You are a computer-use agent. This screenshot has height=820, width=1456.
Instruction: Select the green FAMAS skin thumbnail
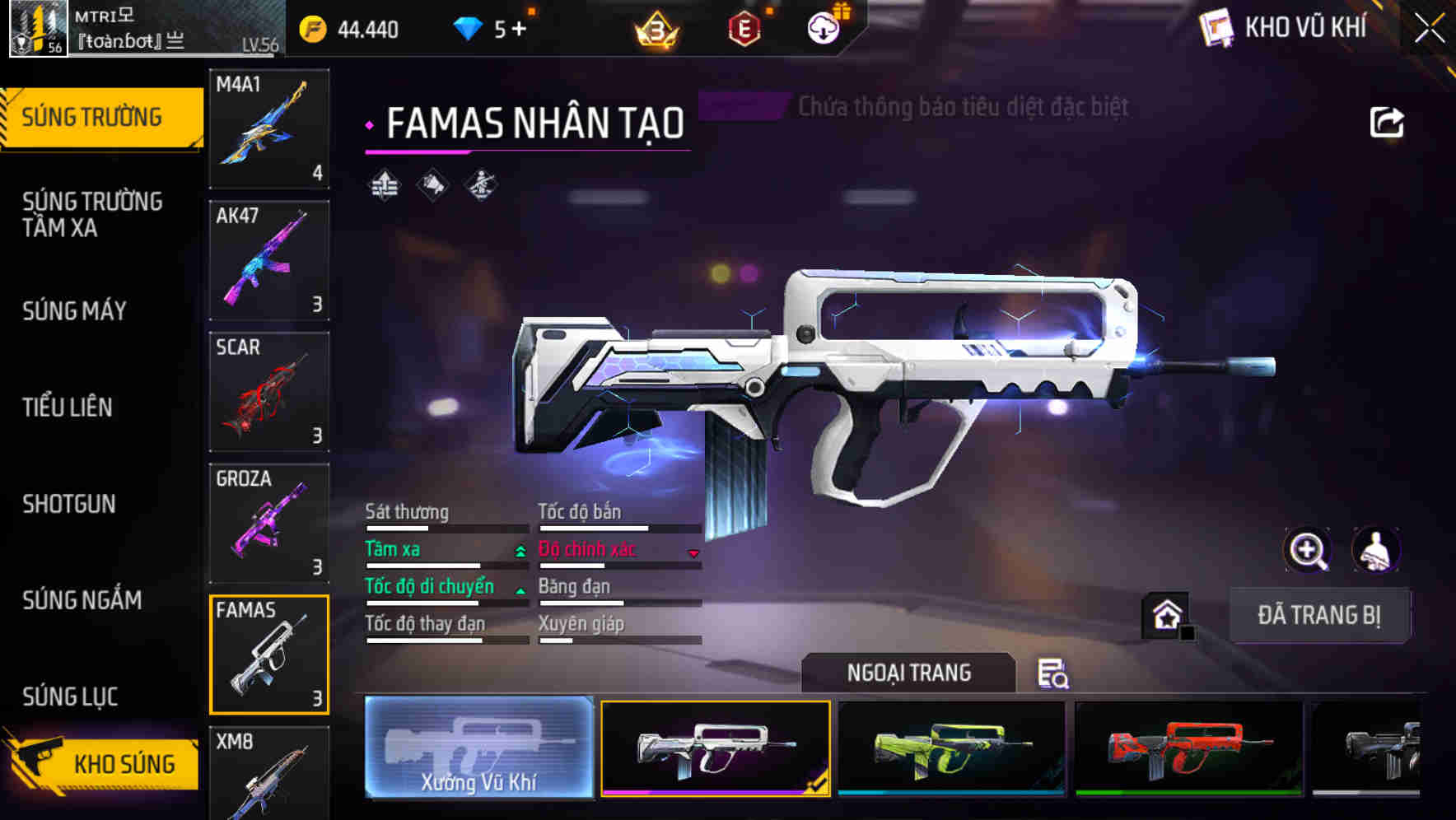click(x=950, y=748)
